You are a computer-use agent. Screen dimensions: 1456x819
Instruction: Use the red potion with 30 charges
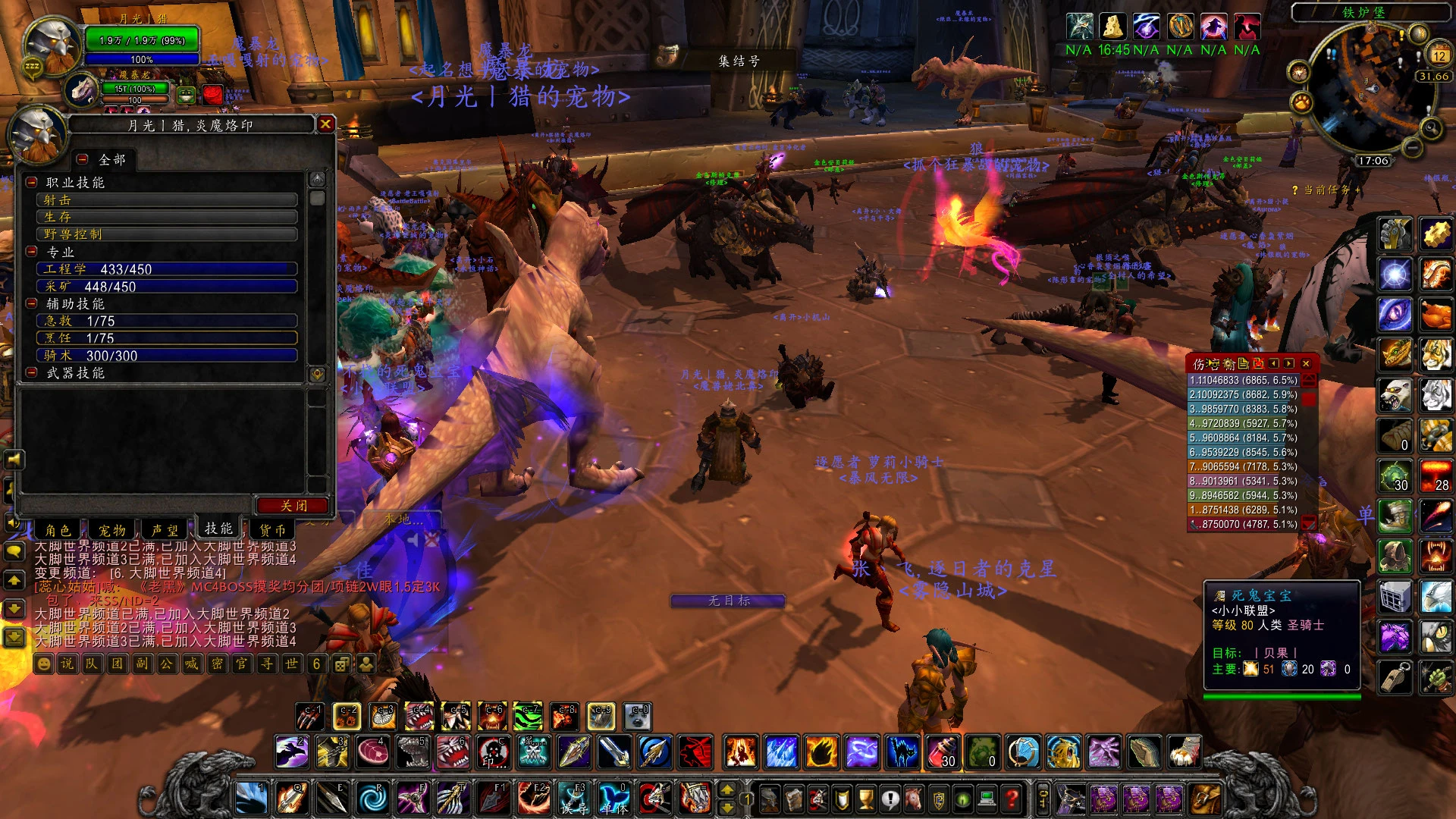click(943, 753)
